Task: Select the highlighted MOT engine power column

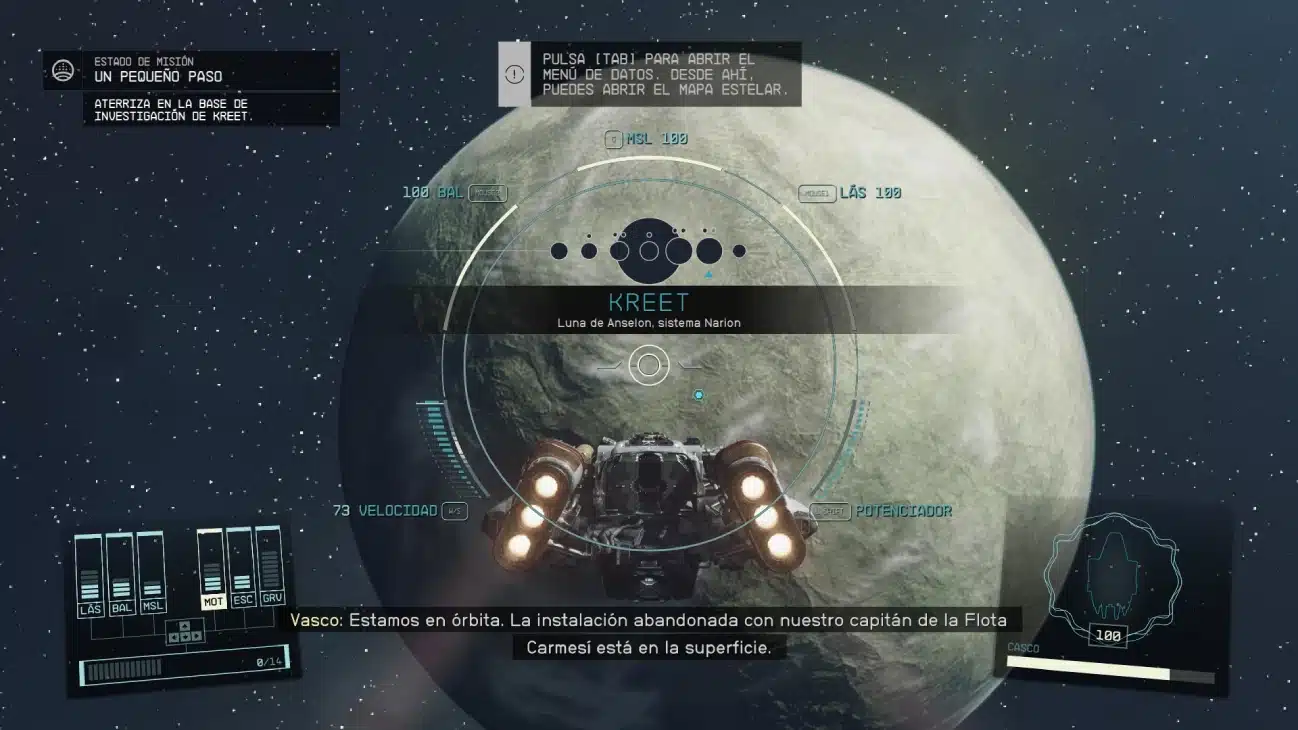Action: click(x=212, y=572)
